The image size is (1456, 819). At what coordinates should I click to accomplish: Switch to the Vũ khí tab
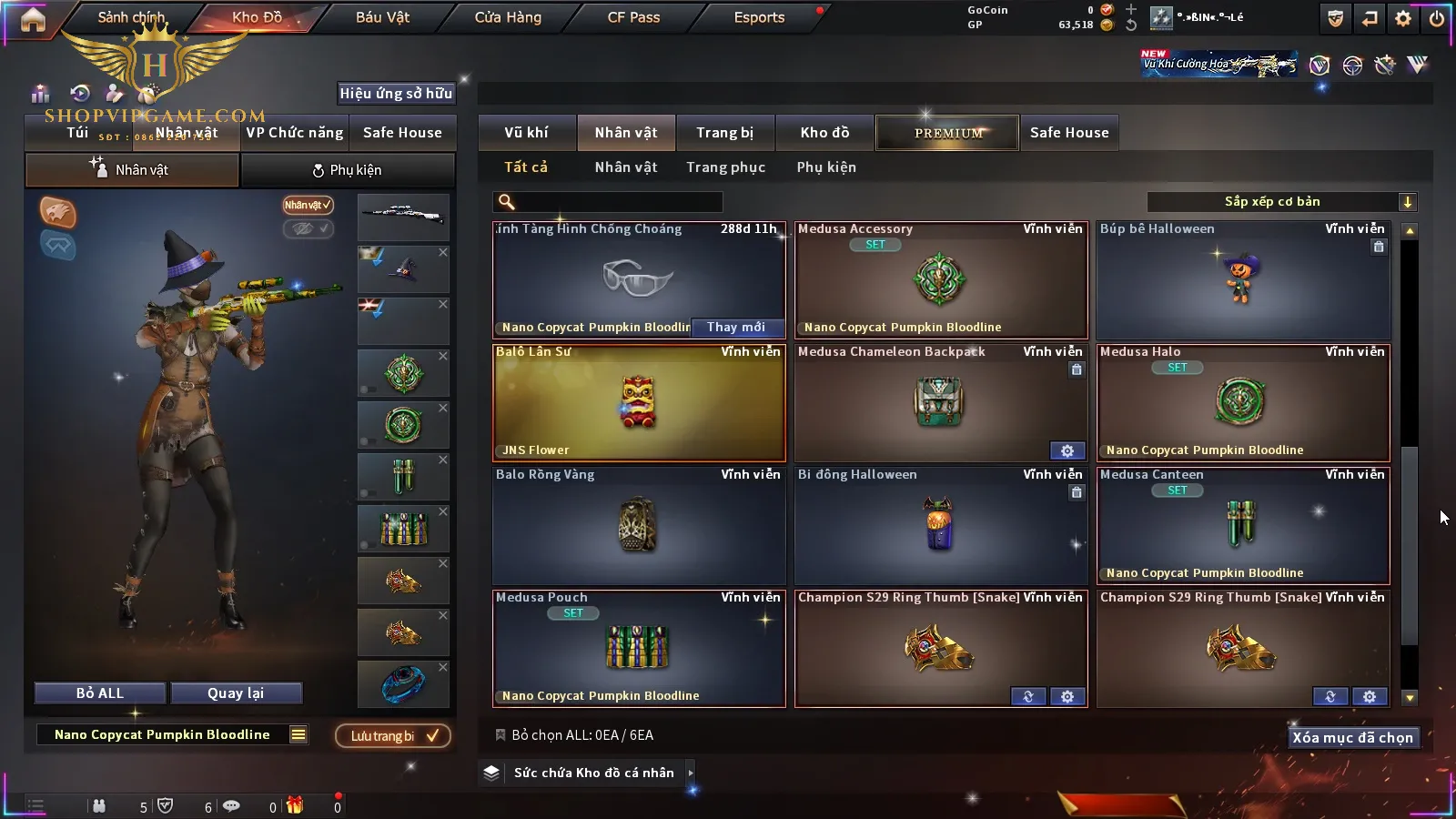tap(526, 133)
